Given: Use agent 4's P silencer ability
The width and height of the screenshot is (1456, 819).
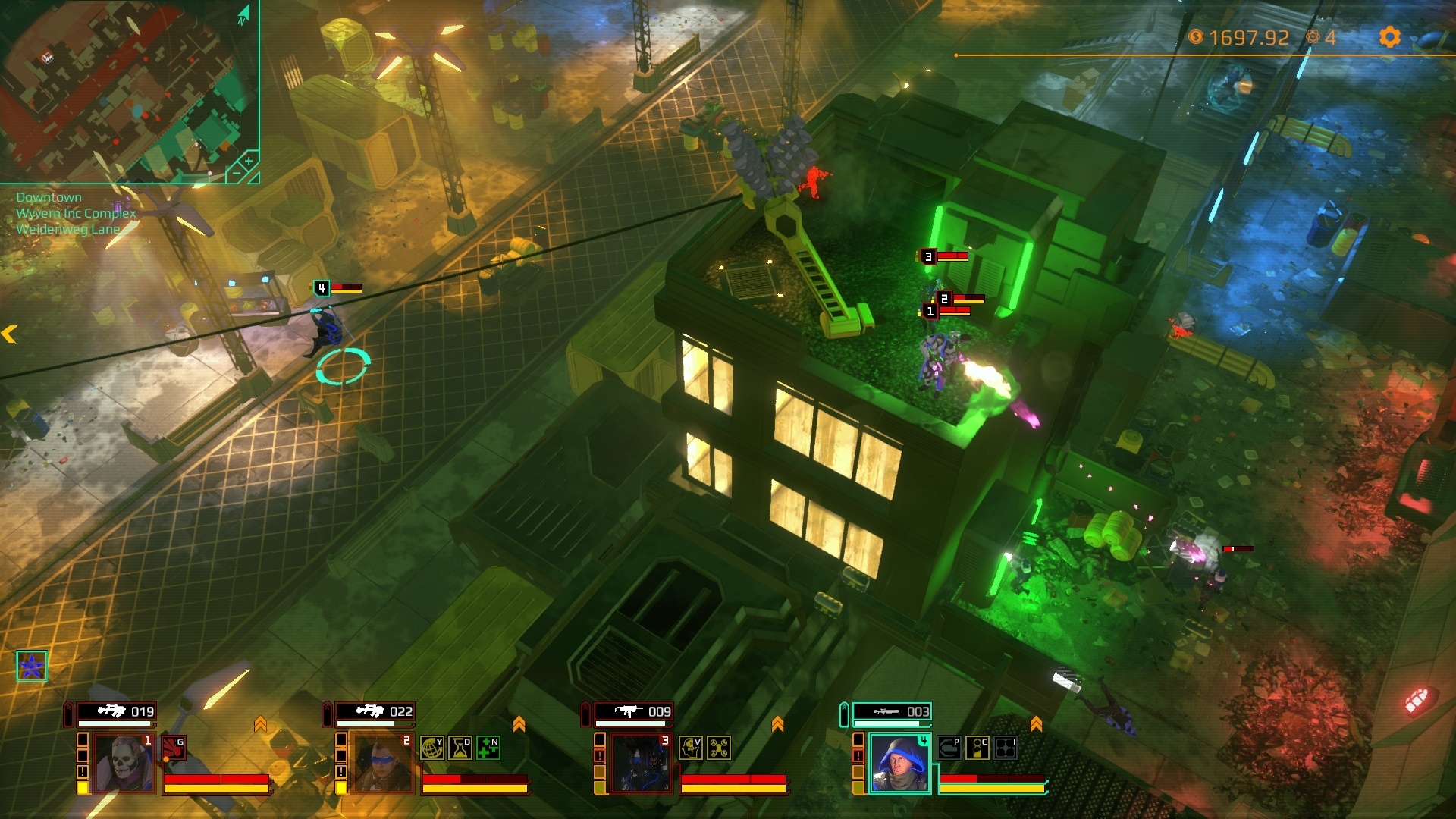Looking at the screenshot, I should [x=948, y=748].
